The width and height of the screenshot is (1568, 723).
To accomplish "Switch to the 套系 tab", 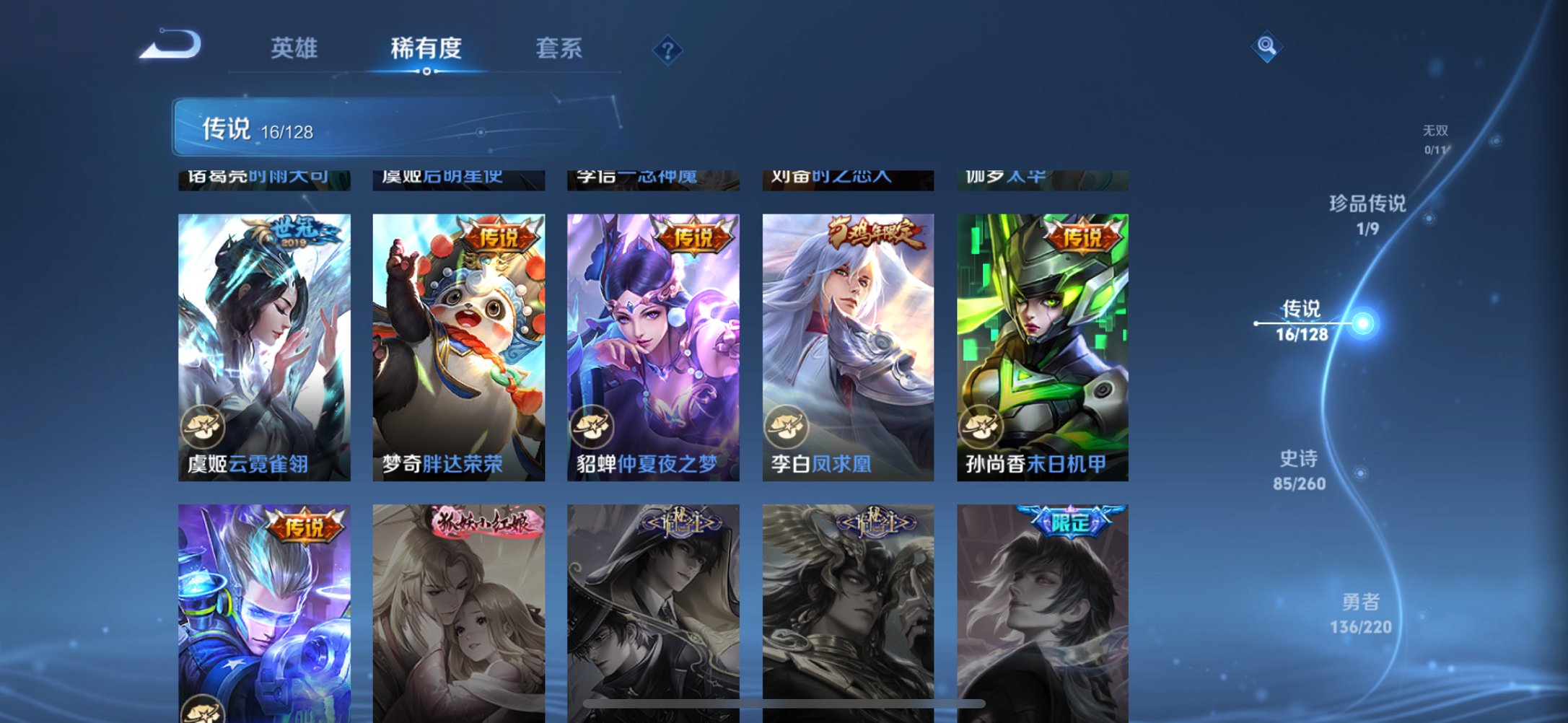I will (x=558, y=48).
